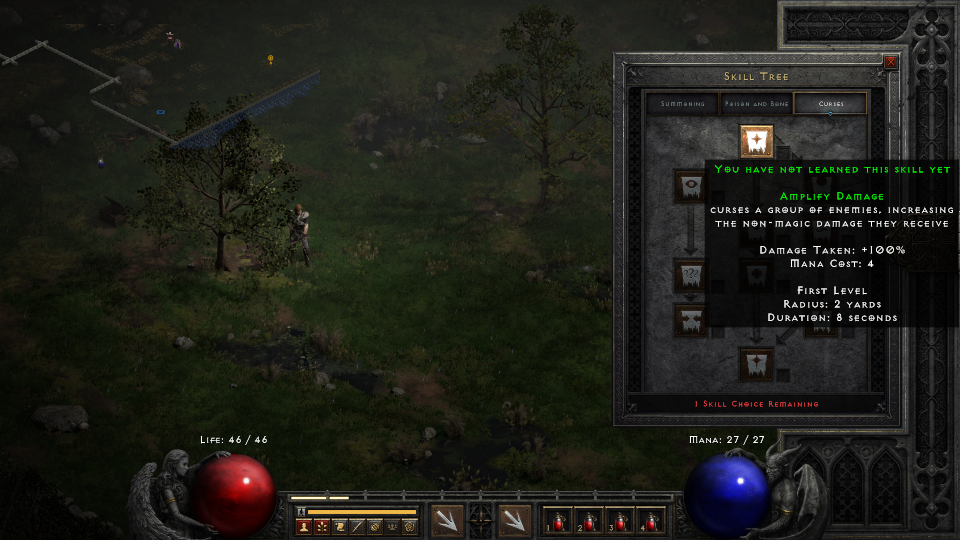The image size is (960, 540).
Task: Switch to the Summoning skill tab
Action: pos(682,104)
